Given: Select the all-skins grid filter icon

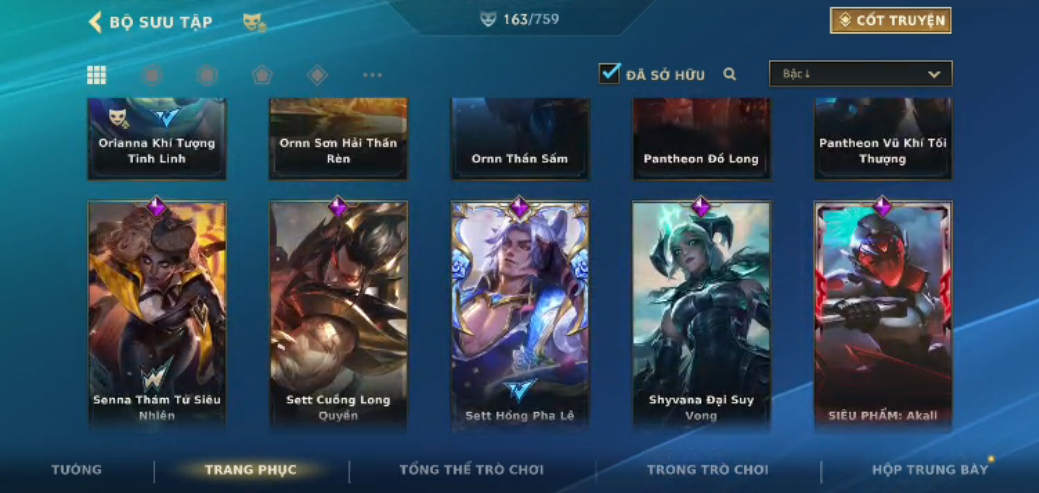Looking at the screenshot, I should click(97, 75).
